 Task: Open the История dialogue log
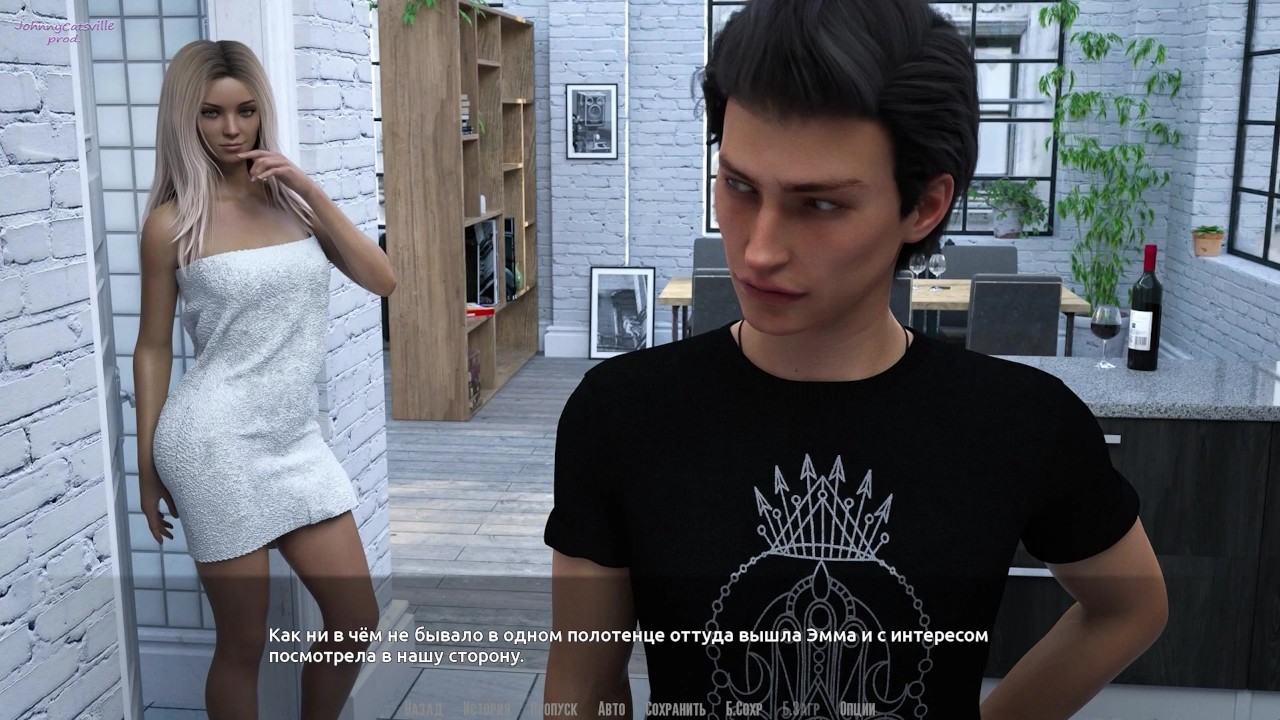(x=487, y=709)
